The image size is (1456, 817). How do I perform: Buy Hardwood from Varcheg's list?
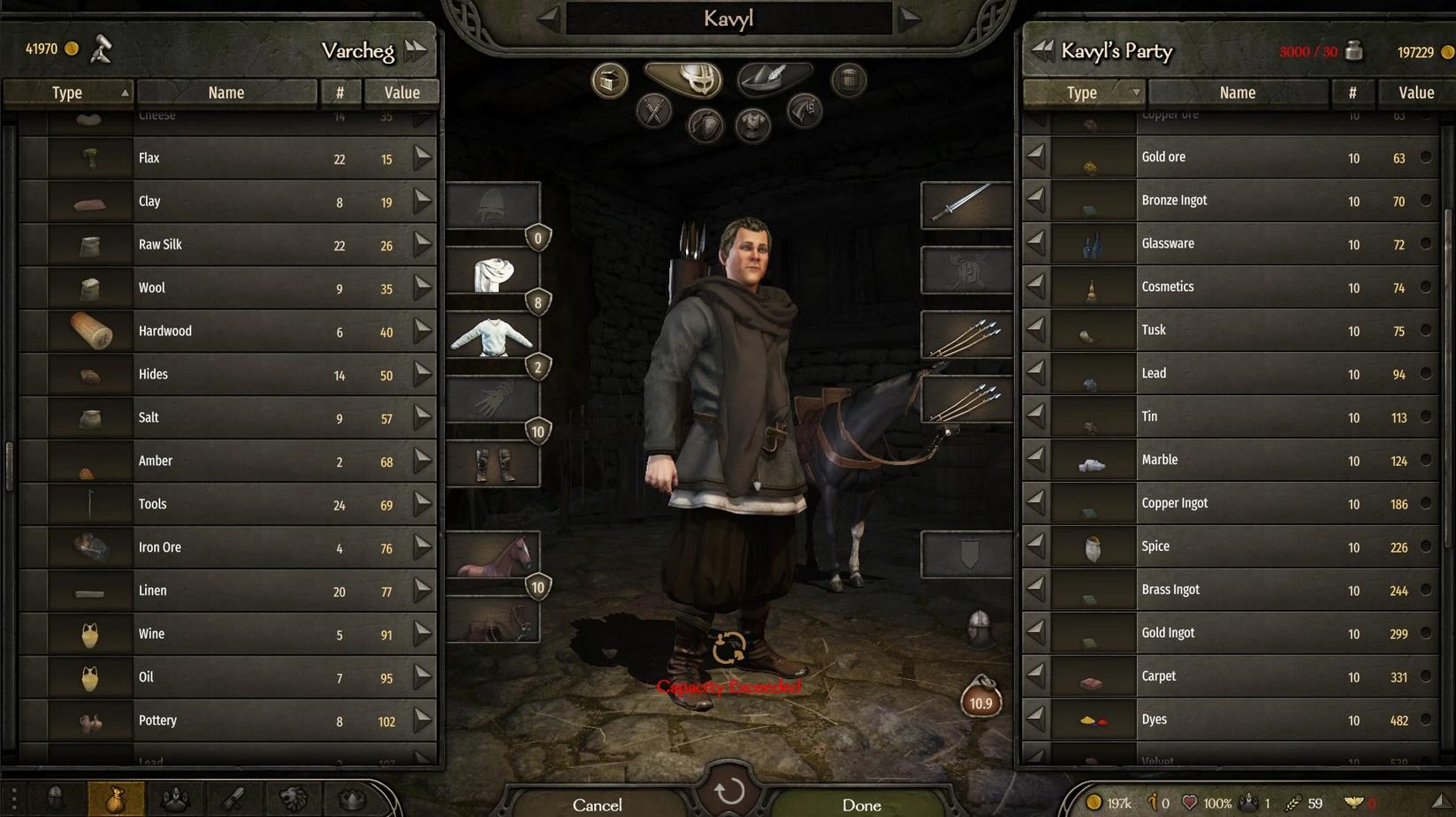pos(423,331)
